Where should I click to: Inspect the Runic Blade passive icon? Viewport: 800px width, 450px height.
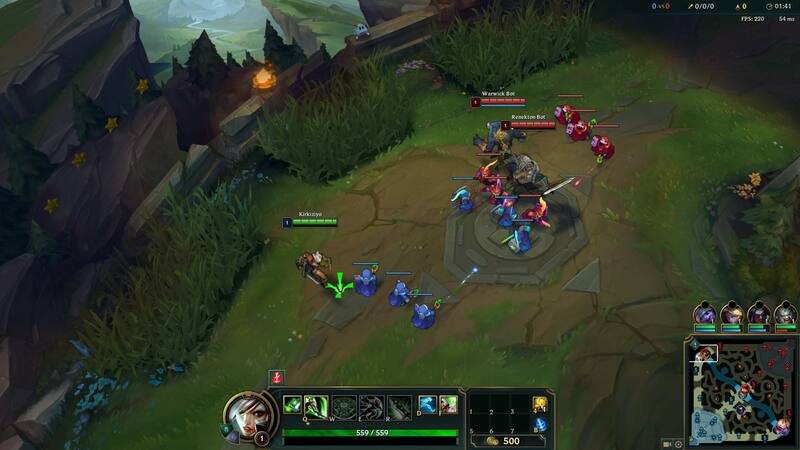(x=292, y=405)
